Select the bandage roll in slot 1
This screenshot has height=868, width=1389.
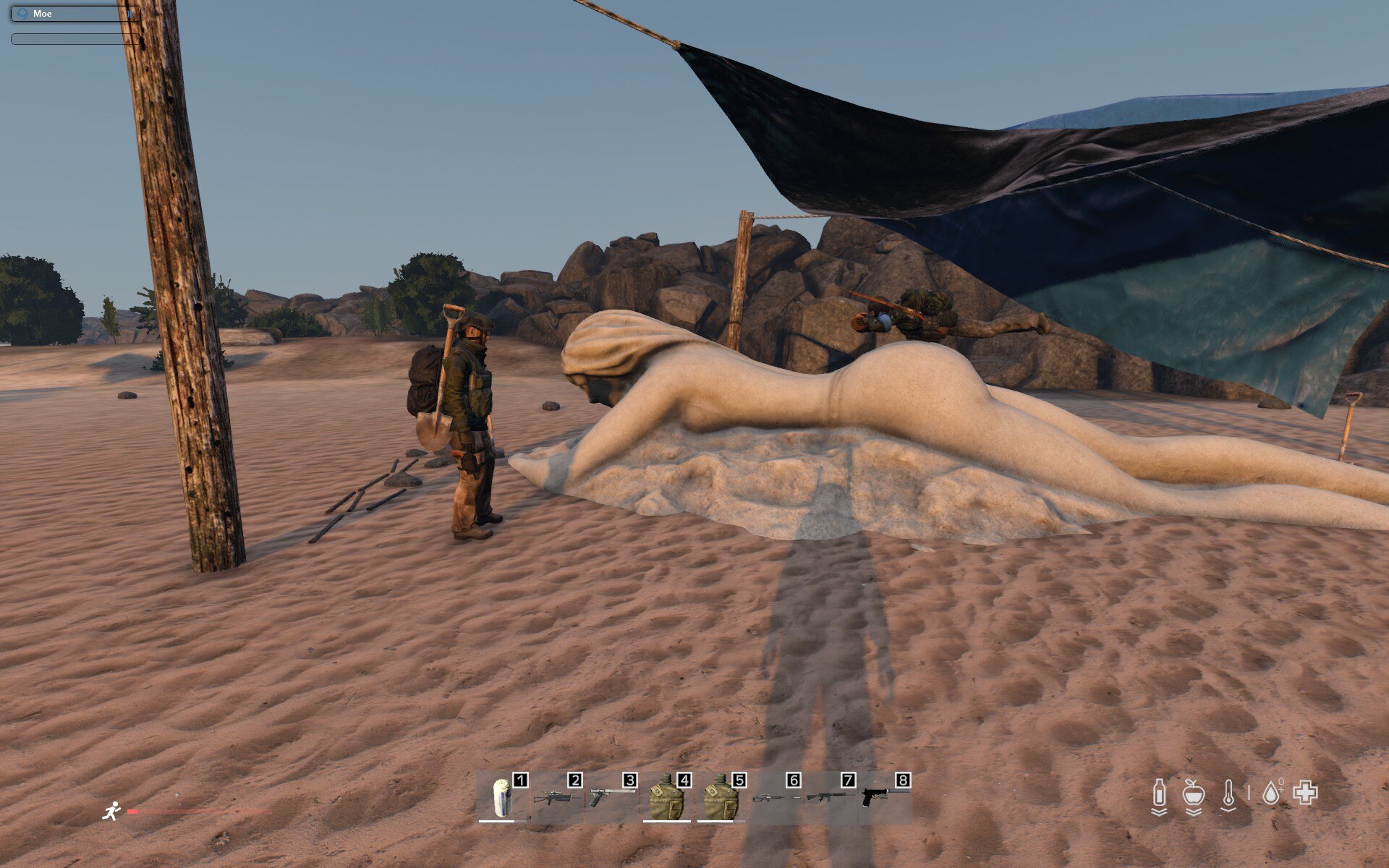502,798
